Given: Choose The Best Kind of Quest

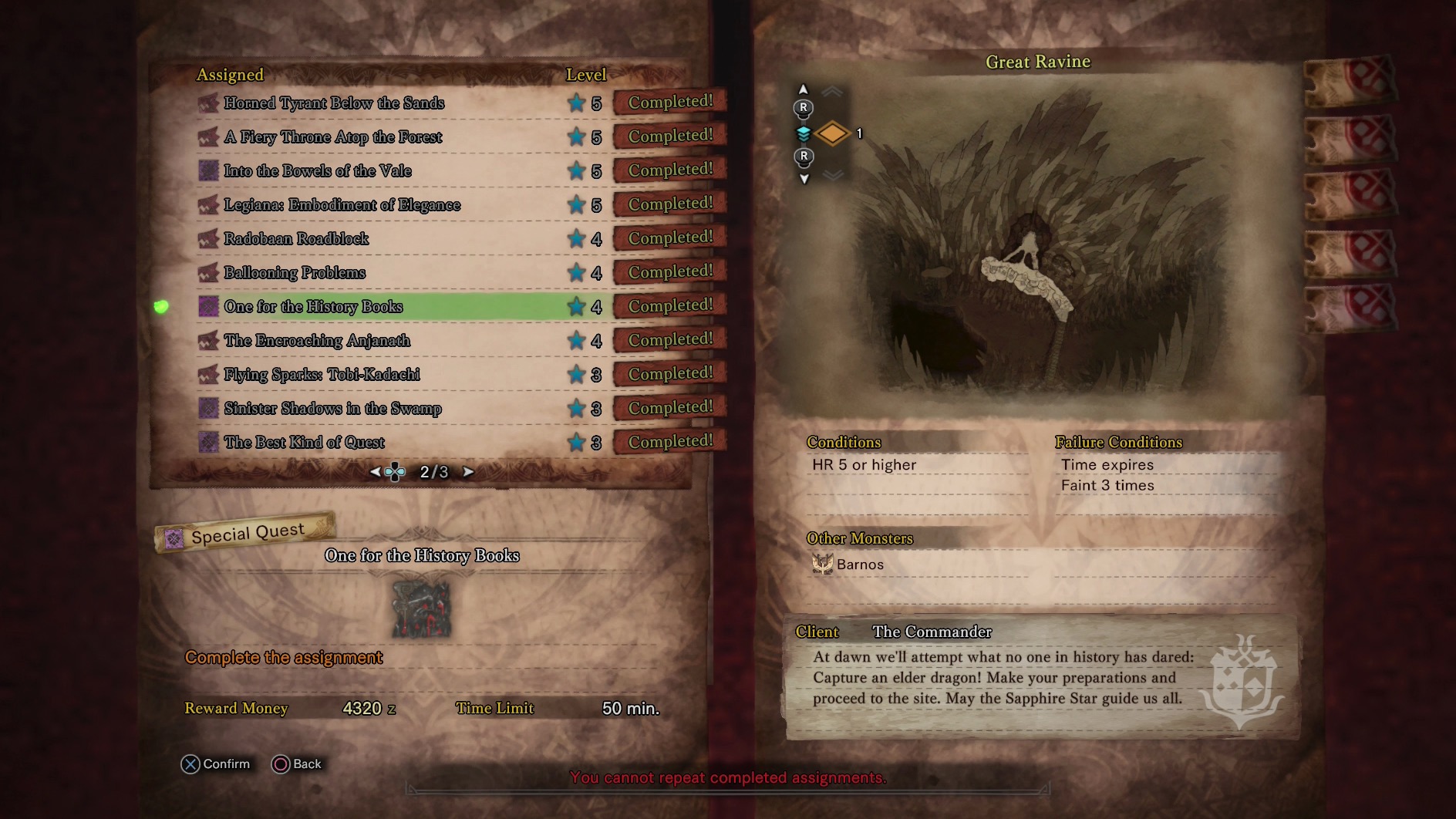Looking at the screenshot, I should (x=304, y=442).
